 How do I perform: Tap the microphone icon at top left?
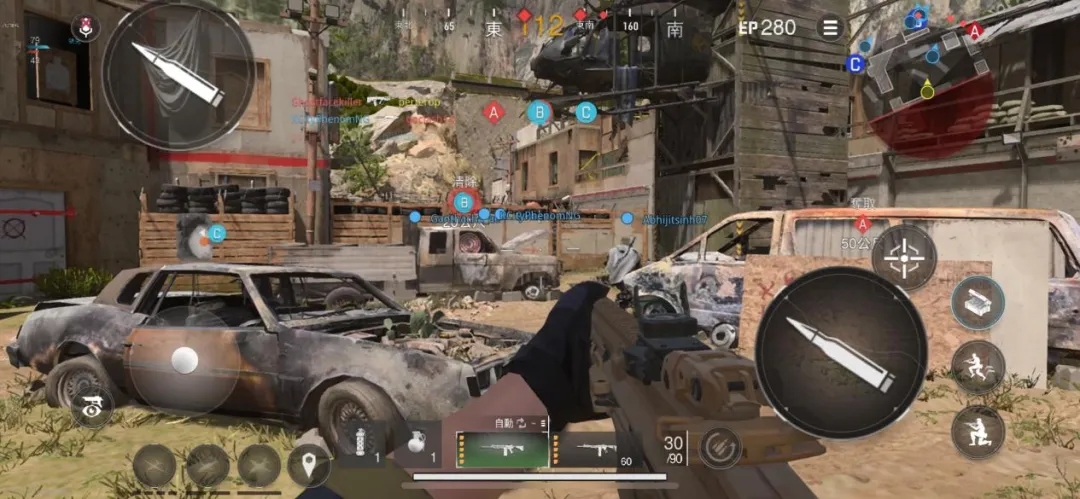click(x=86, y=27)
